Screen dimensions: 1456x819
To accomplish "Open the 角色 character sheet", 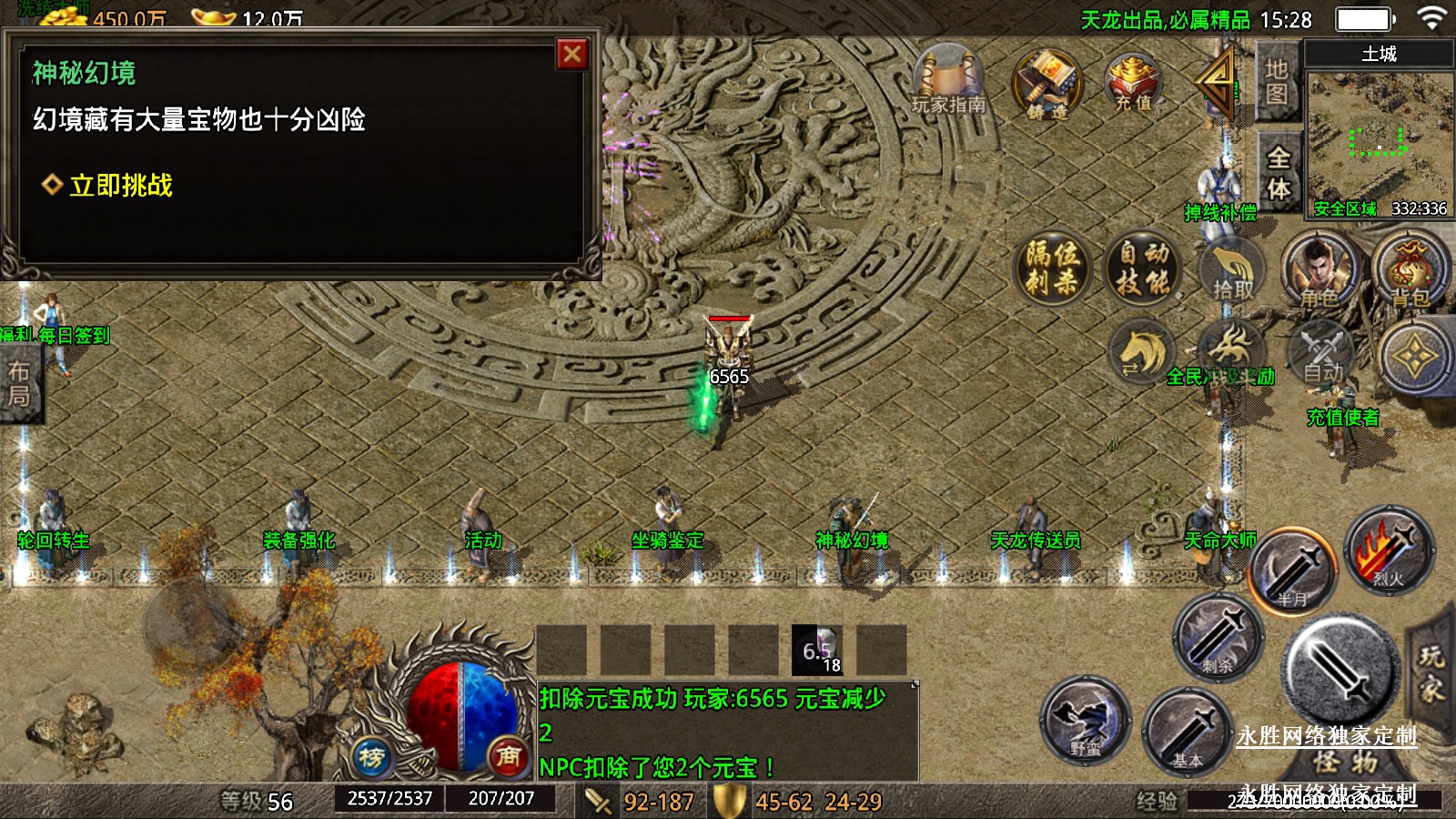I will [x=1319, y=270].
